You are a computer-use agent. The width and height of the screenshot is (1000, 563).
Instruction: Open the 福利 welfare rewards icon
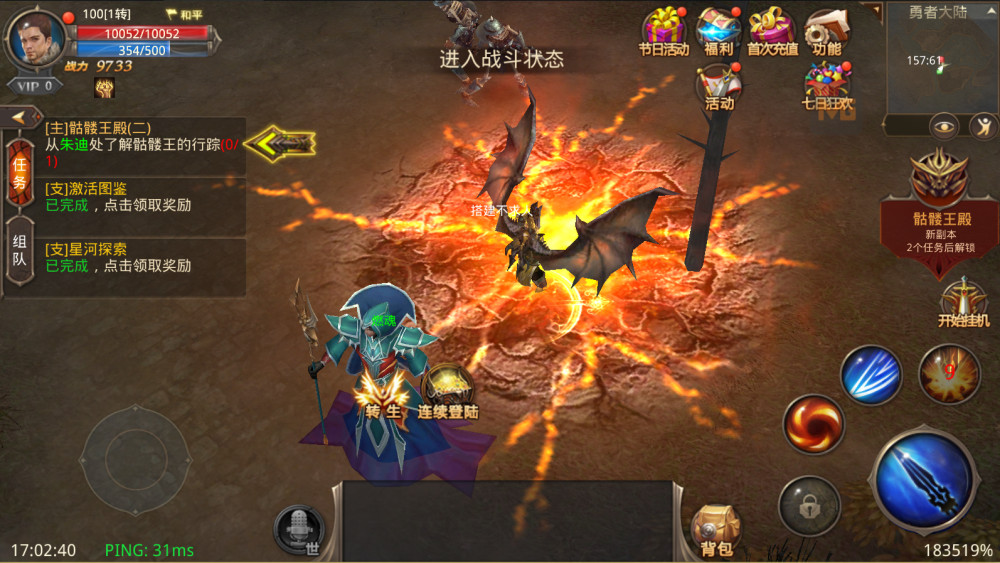click(x=718, y=30)
